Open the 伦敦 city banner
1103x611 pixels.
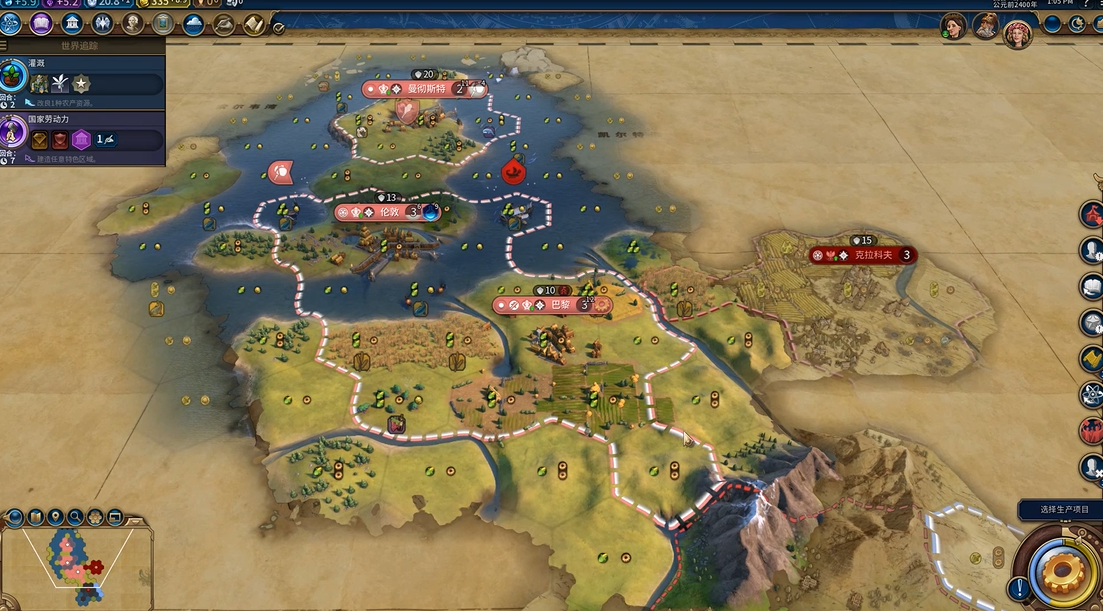(385, 212)
